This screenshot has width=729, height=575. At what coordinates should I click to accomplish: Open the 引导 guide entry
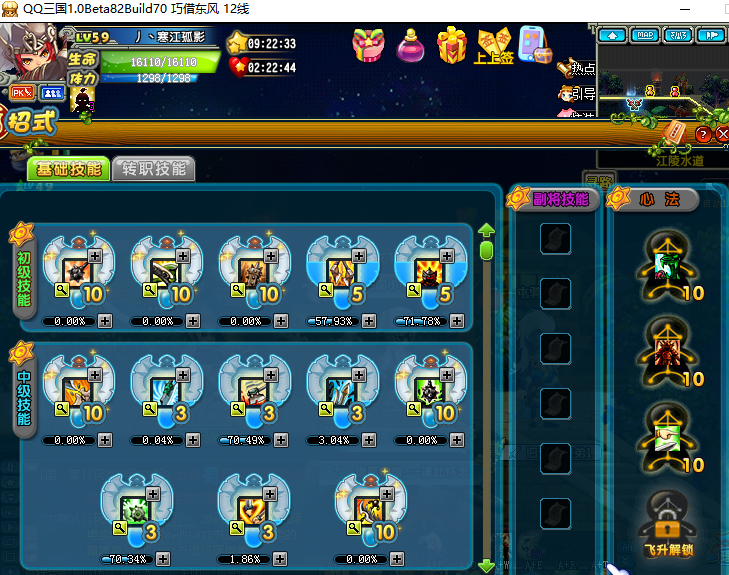(x=577, y=94)
